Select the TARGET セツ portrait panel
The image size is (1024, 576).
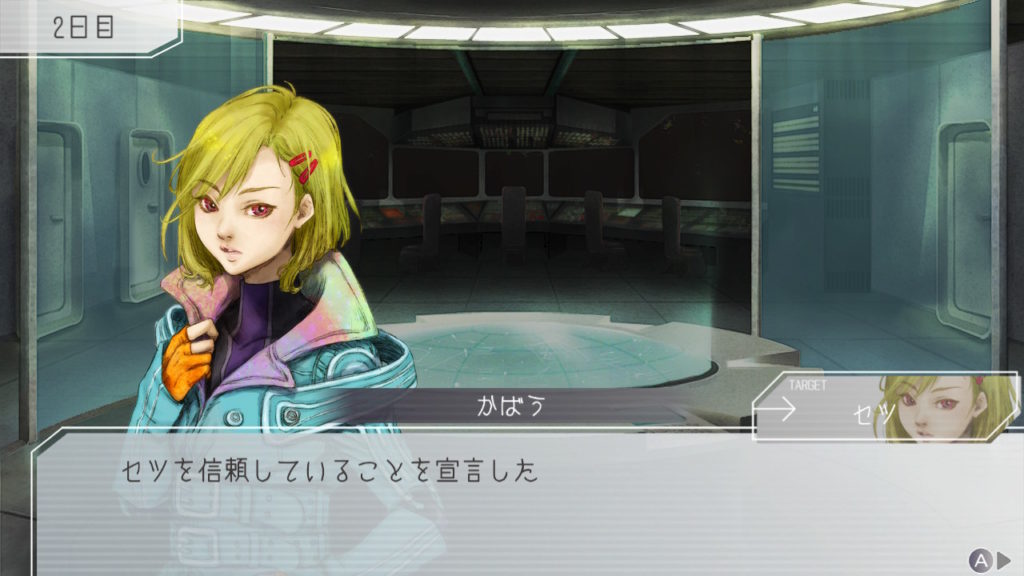click(884, 407)
